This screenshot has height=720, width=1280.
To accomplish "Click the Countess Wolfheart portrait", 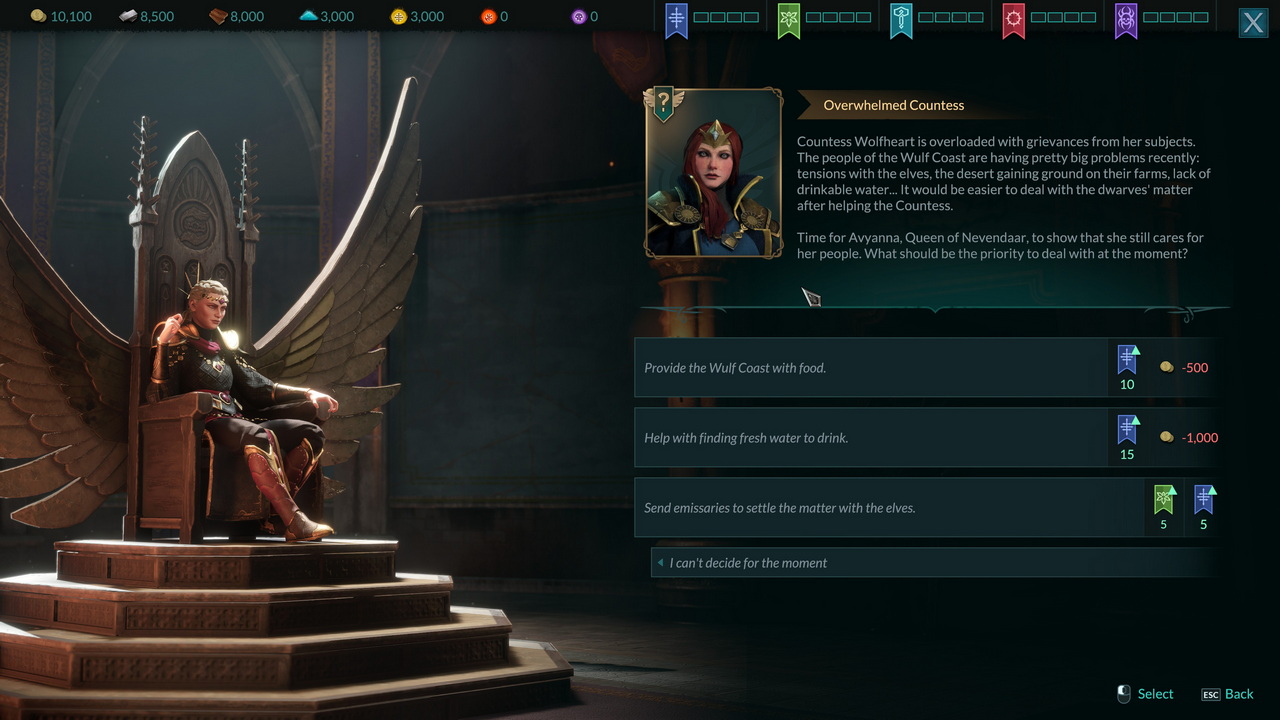I will [x=713, y=174].
